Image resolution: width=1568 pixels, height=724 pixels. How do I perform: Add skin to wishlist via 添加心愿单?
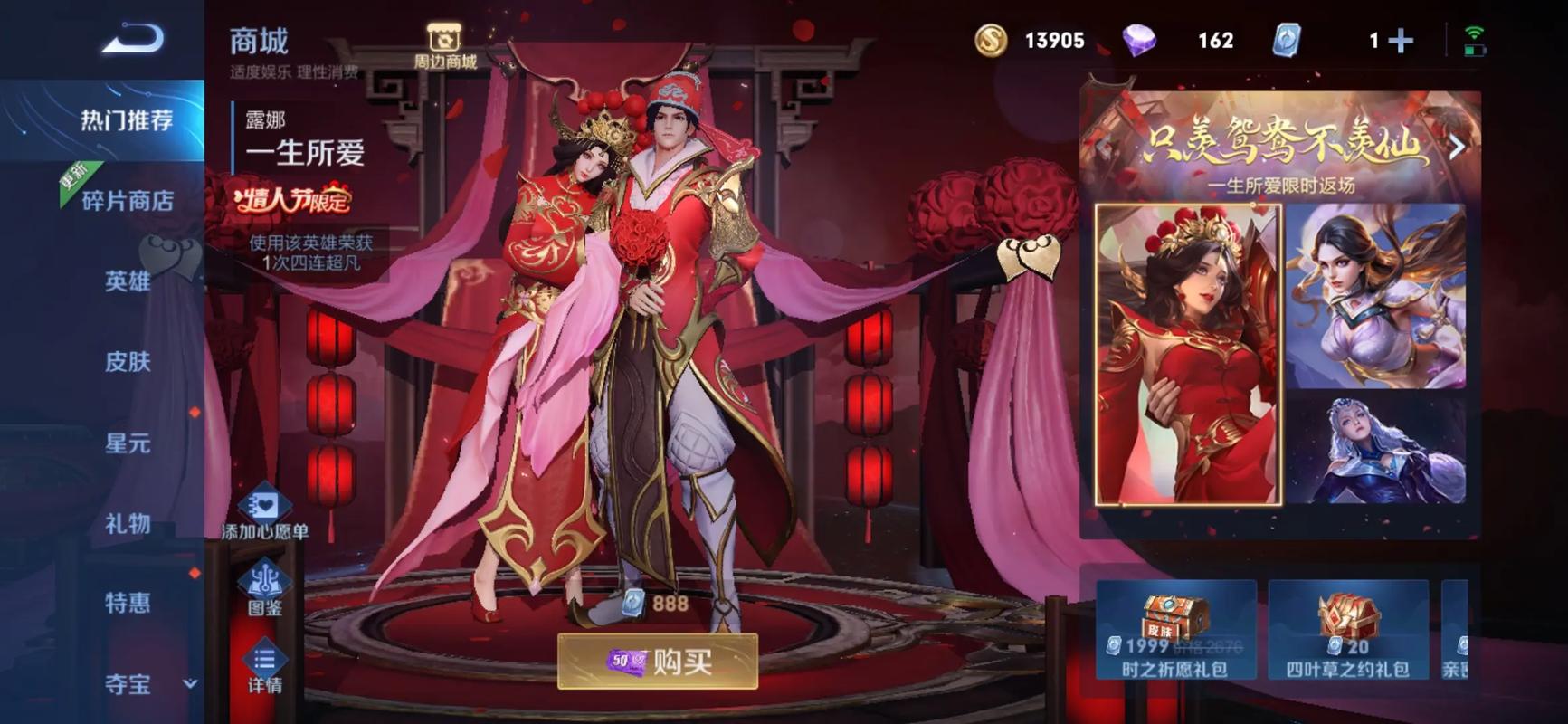tap(265, 516)
